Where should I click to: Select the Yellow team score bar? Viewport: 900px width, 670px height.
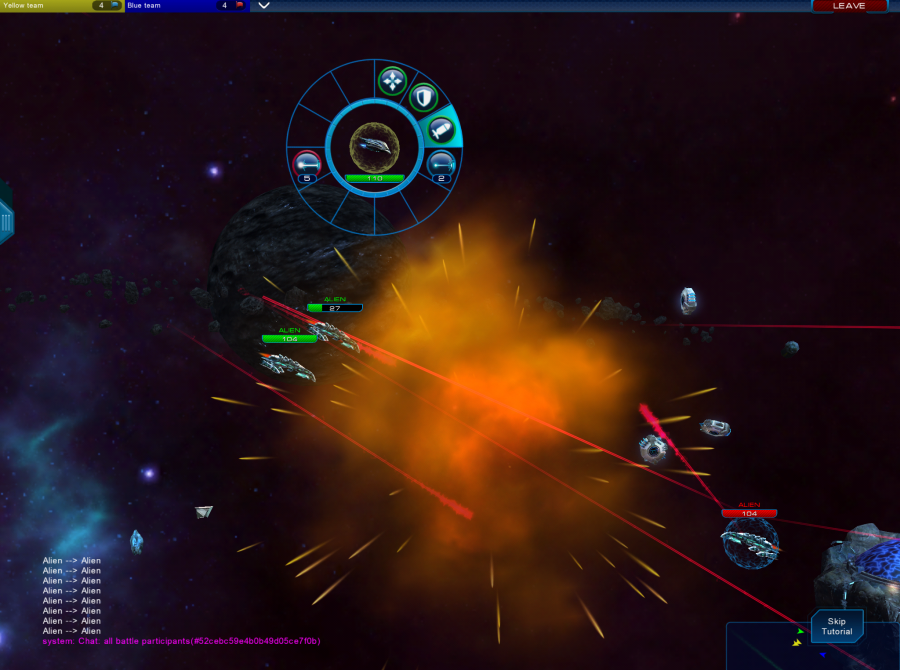(61, 6)
